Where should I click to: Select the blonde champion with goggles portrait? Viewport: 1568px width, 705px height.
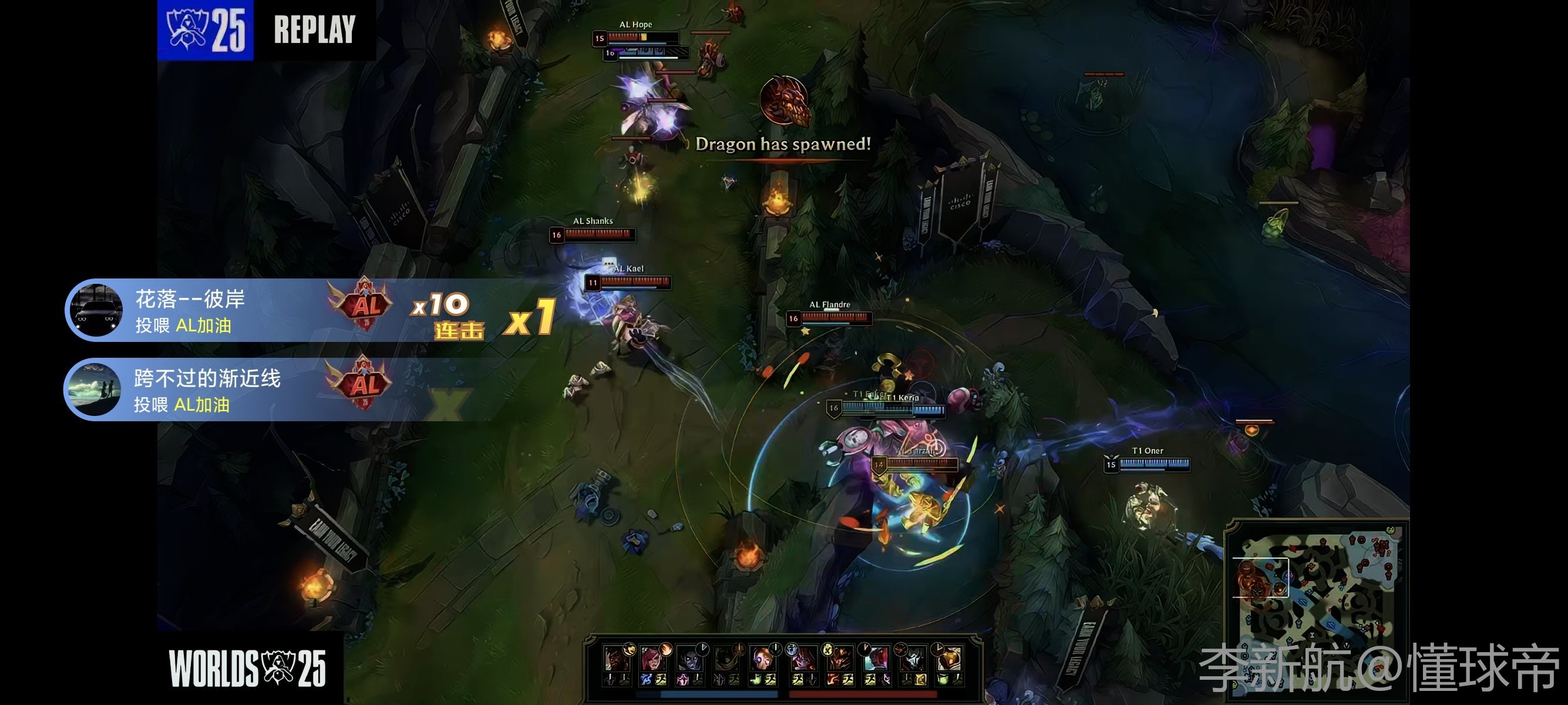(x=761, y=659)
